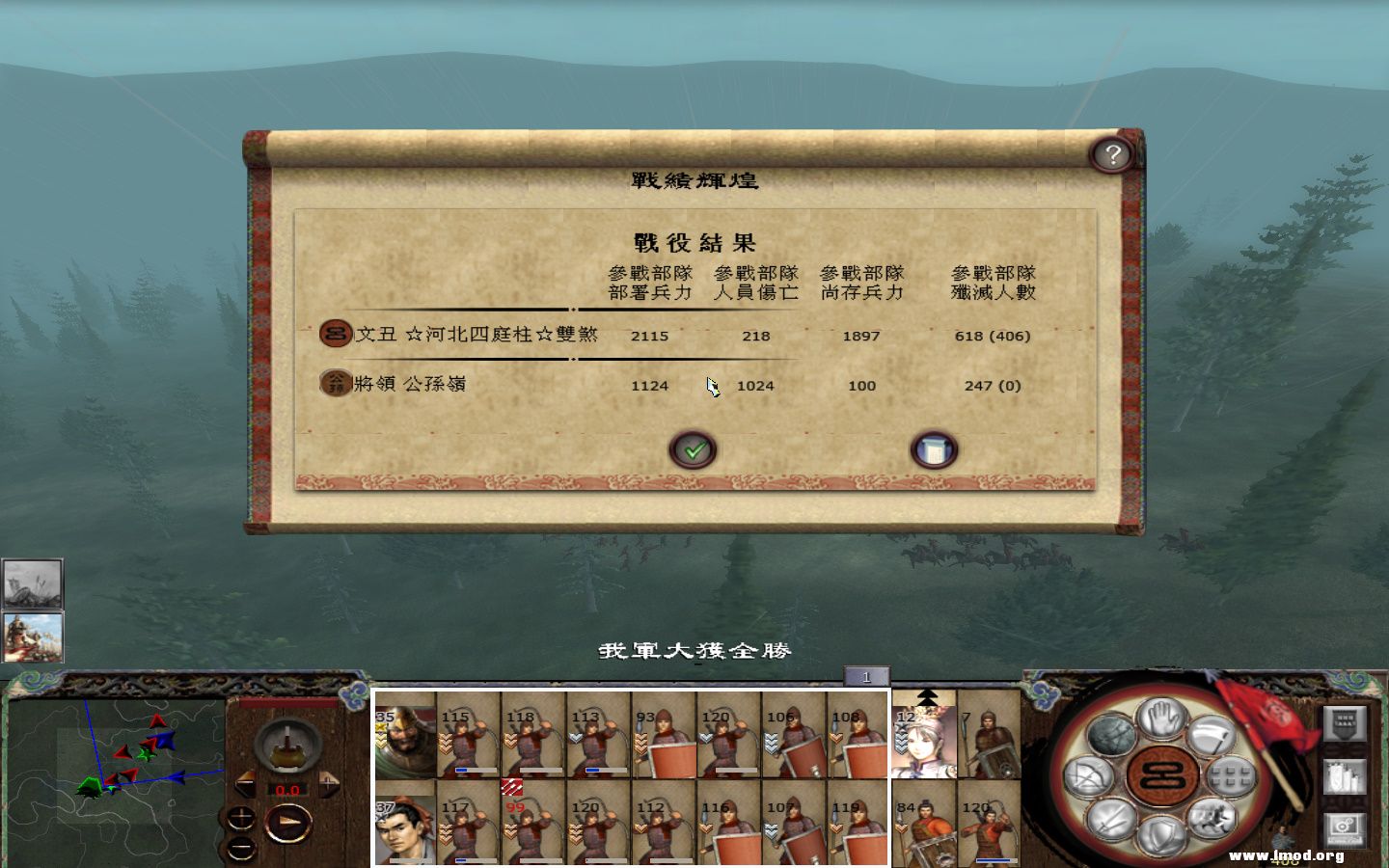
Task: Save battle replay with the scroll button
Action: pyautogui.click(x=933, y=448)
